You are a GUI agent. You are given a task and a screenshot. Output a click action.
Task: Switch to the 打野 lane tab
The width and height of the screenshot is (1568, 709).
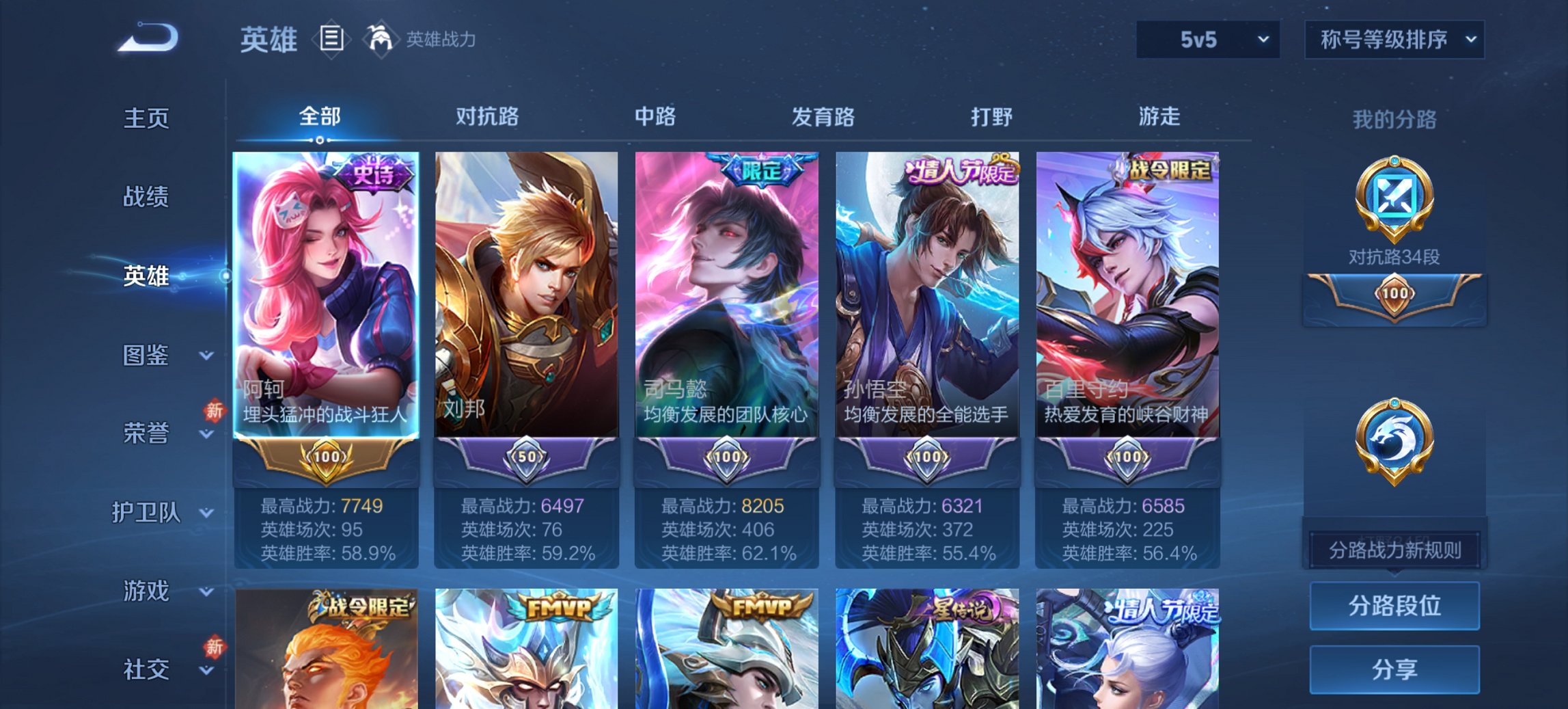[992, 116]
